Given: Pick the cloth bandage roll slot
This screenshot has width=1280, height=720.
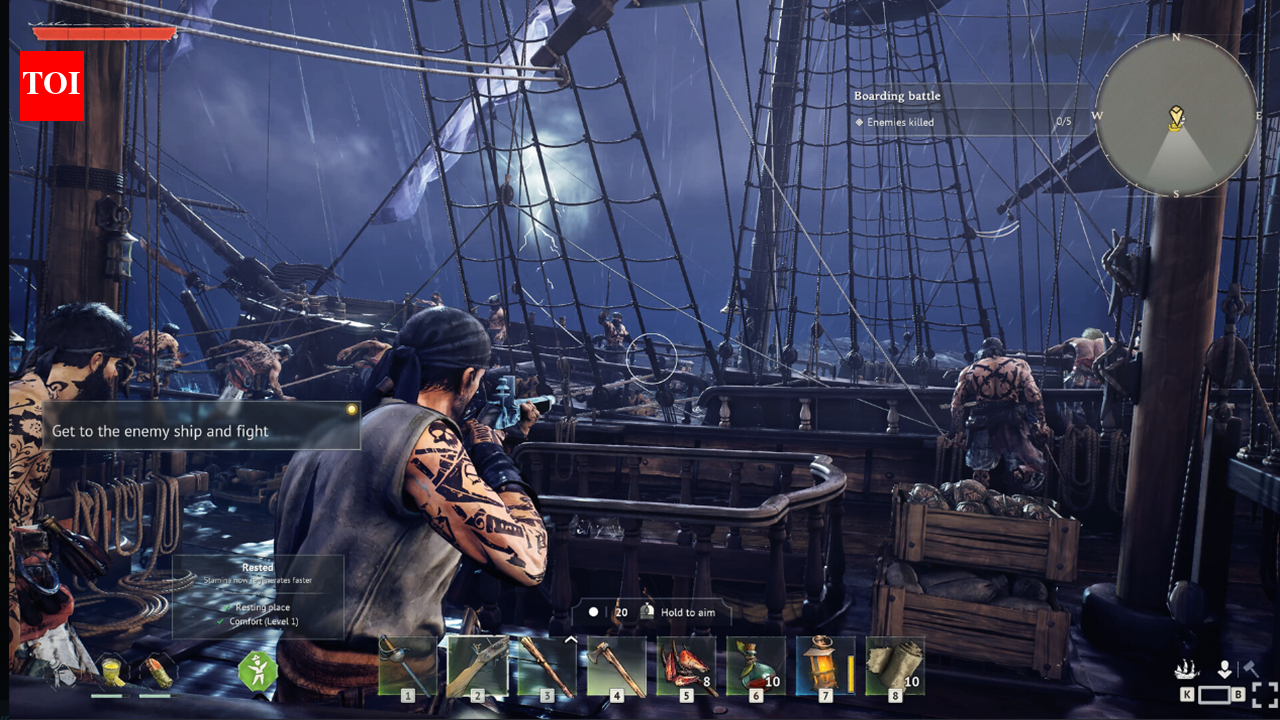Looking at the screenshot, I should (895, 665).
